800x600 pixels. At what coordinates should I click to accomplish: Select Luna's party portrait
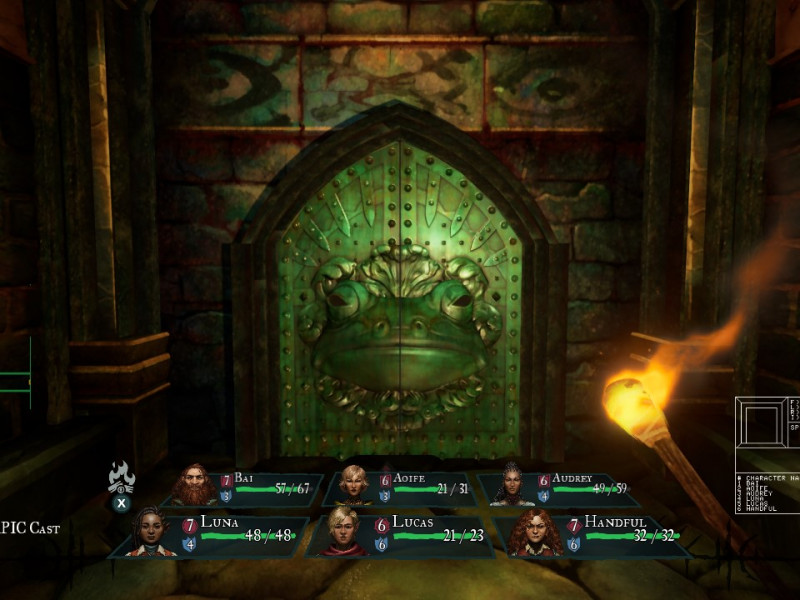pos(150,531)
